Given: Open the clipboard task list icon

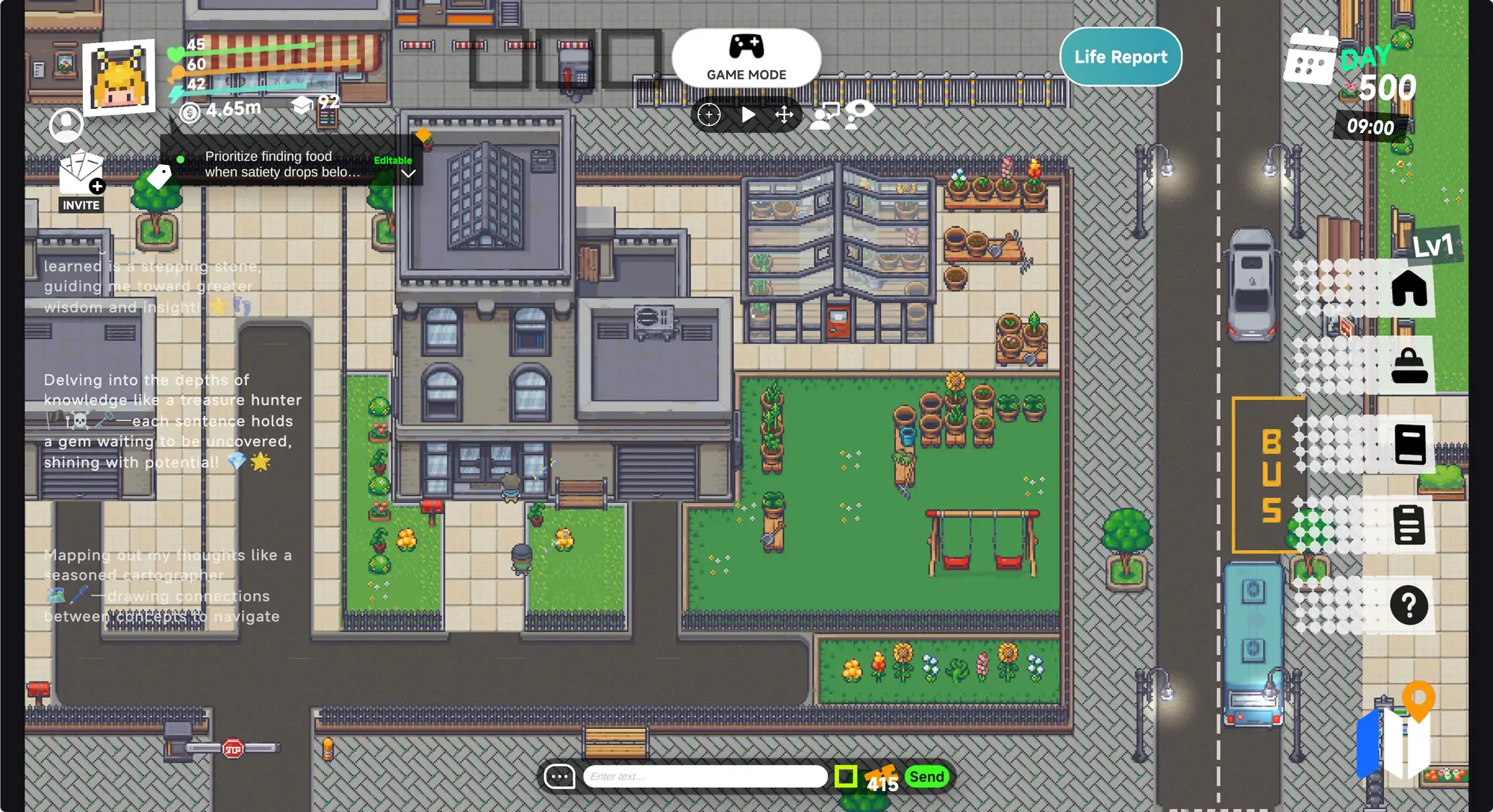Looking at the screenshot, I should pyautogui.click(x=1409, y=524).
